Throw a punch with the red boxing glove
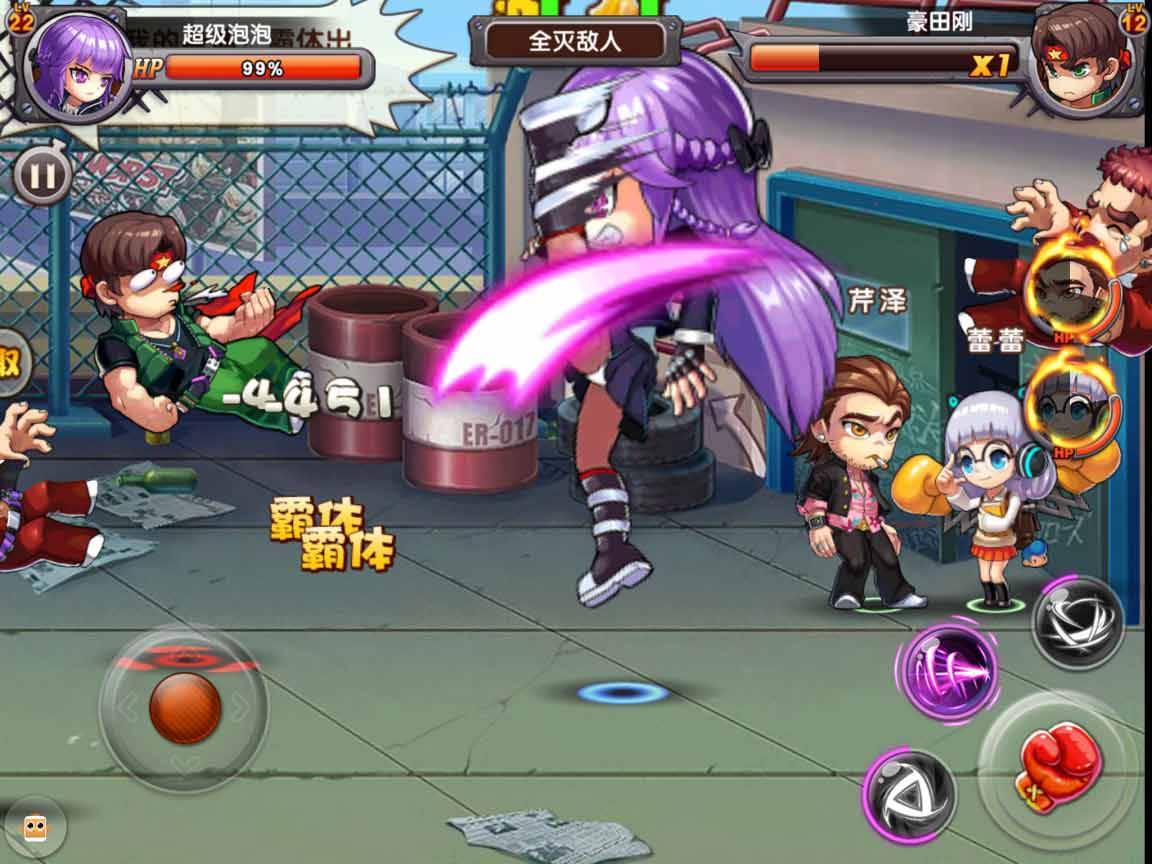Viewport: 1152px width, 864px height. coord(1057,767)
